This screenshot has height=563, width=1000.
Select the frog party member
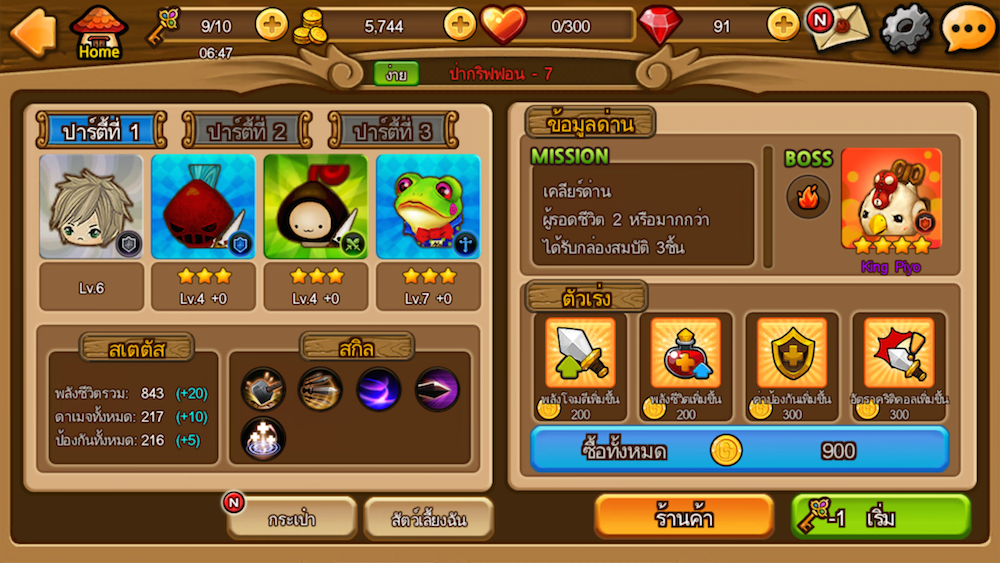428,207
